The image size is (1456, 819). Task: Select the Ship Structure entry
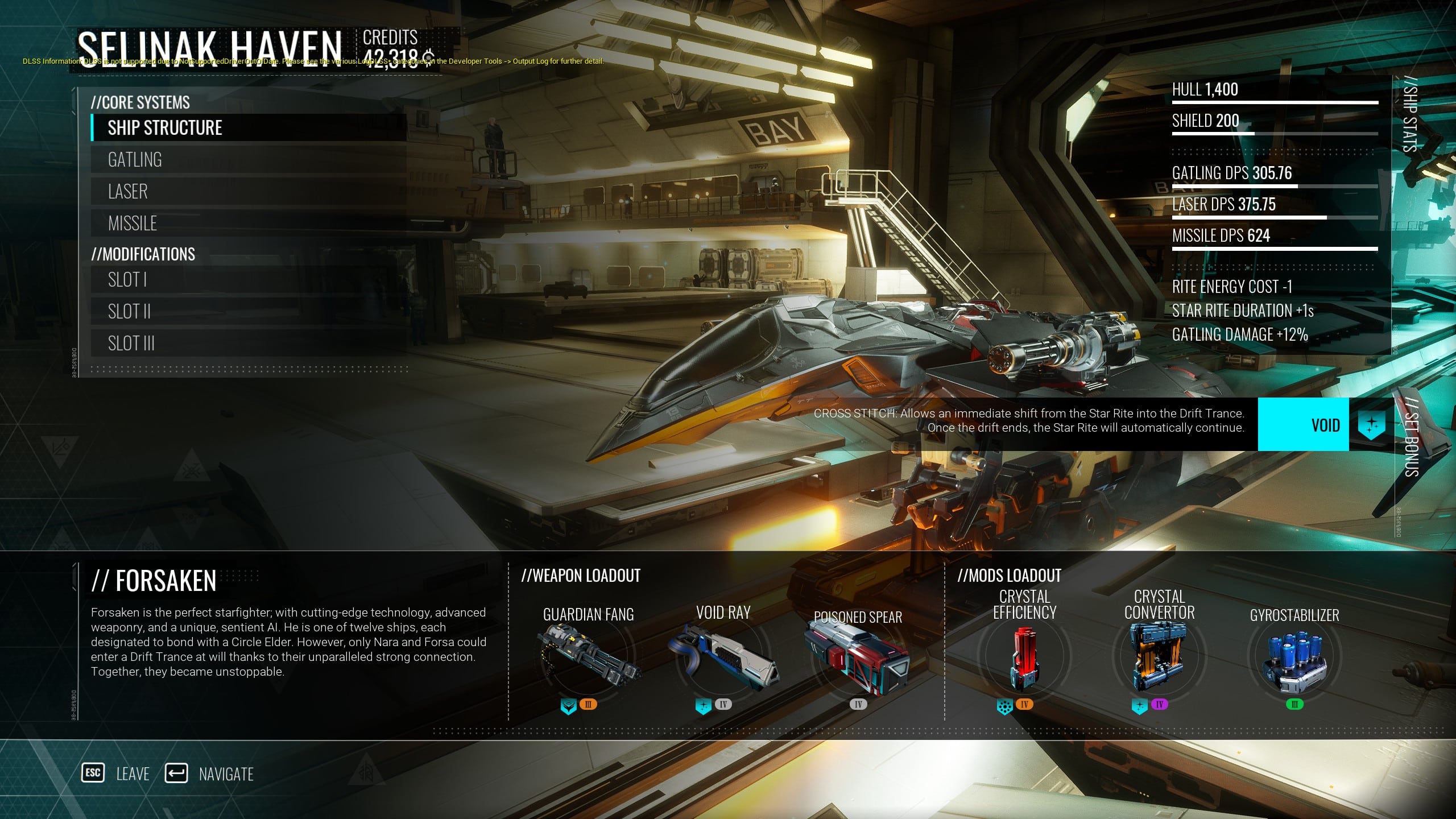249,128
